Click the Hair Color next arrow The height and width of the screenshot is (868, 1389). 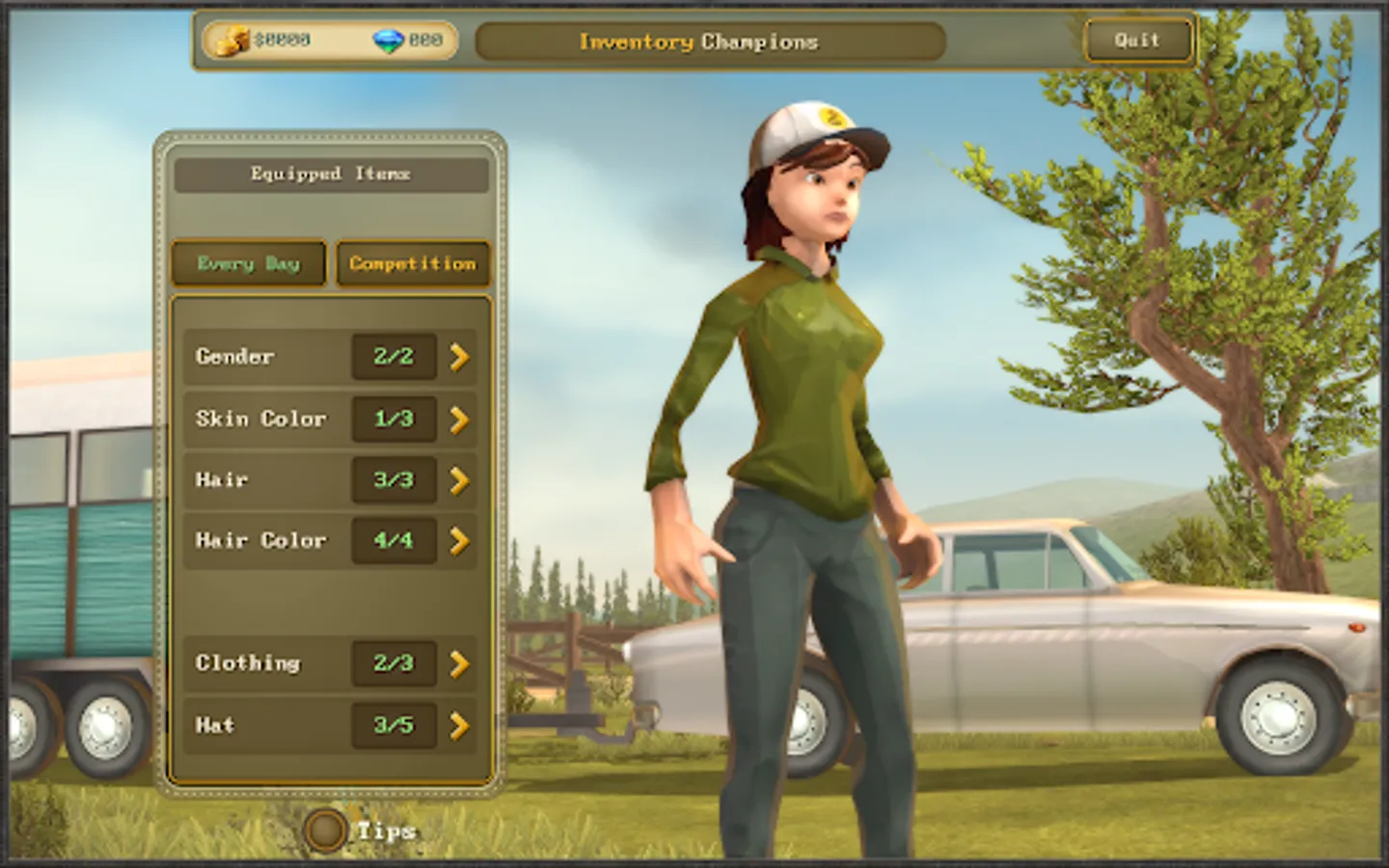(x=460, y=541)
